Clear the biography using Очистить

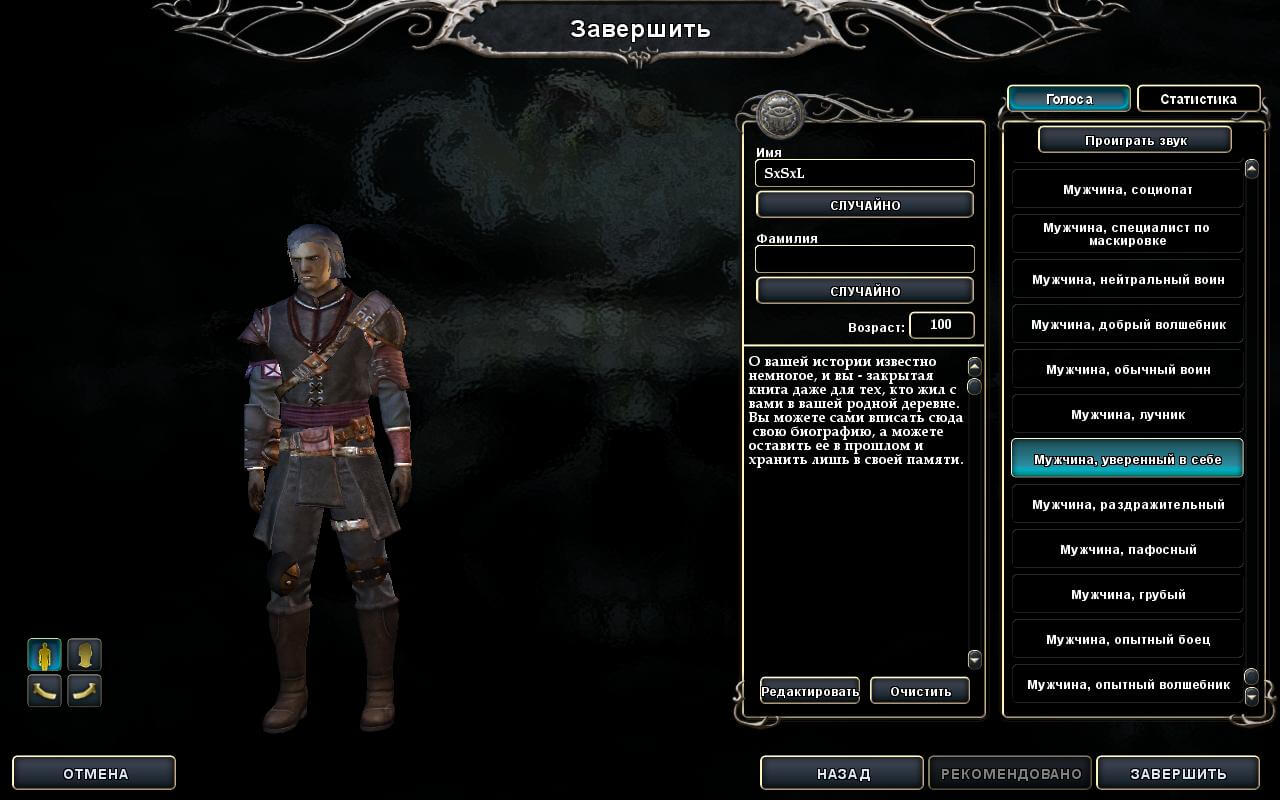point(919,691)
